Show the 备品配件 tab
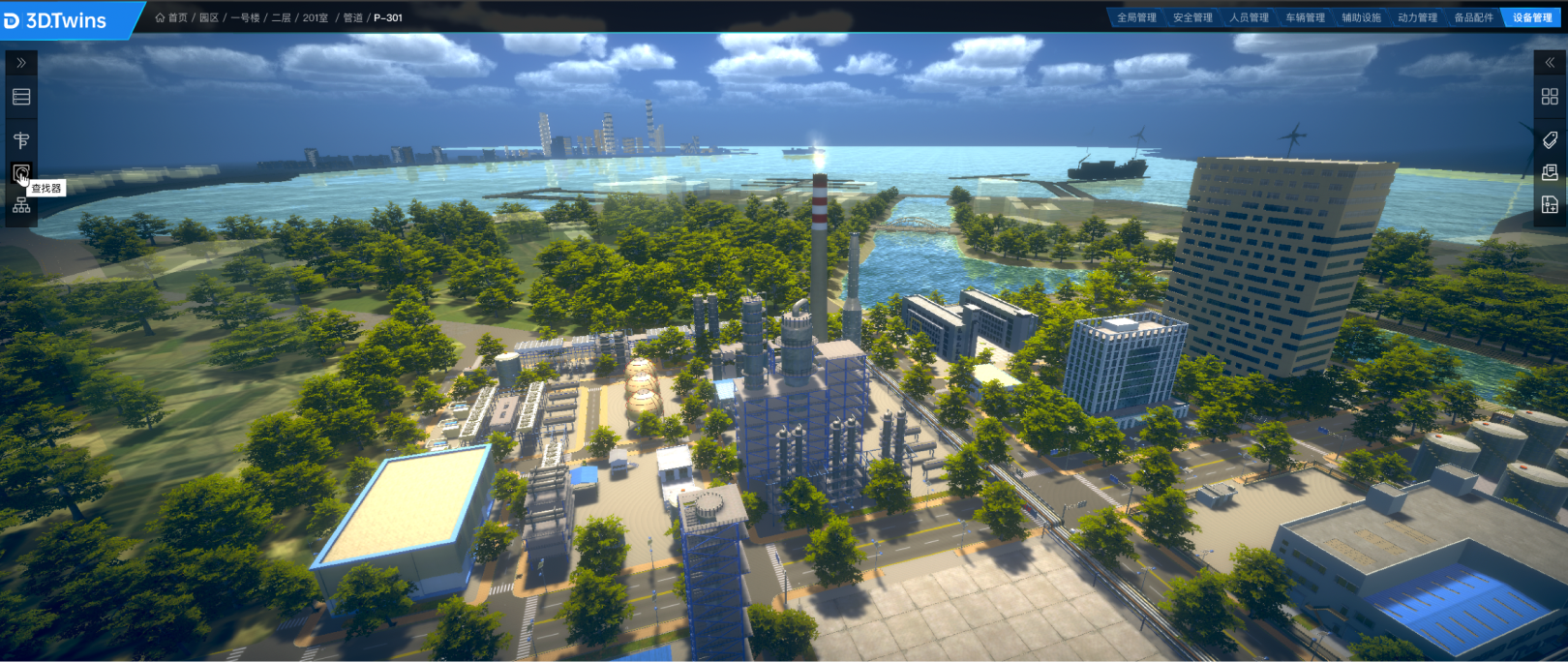 1473,17
